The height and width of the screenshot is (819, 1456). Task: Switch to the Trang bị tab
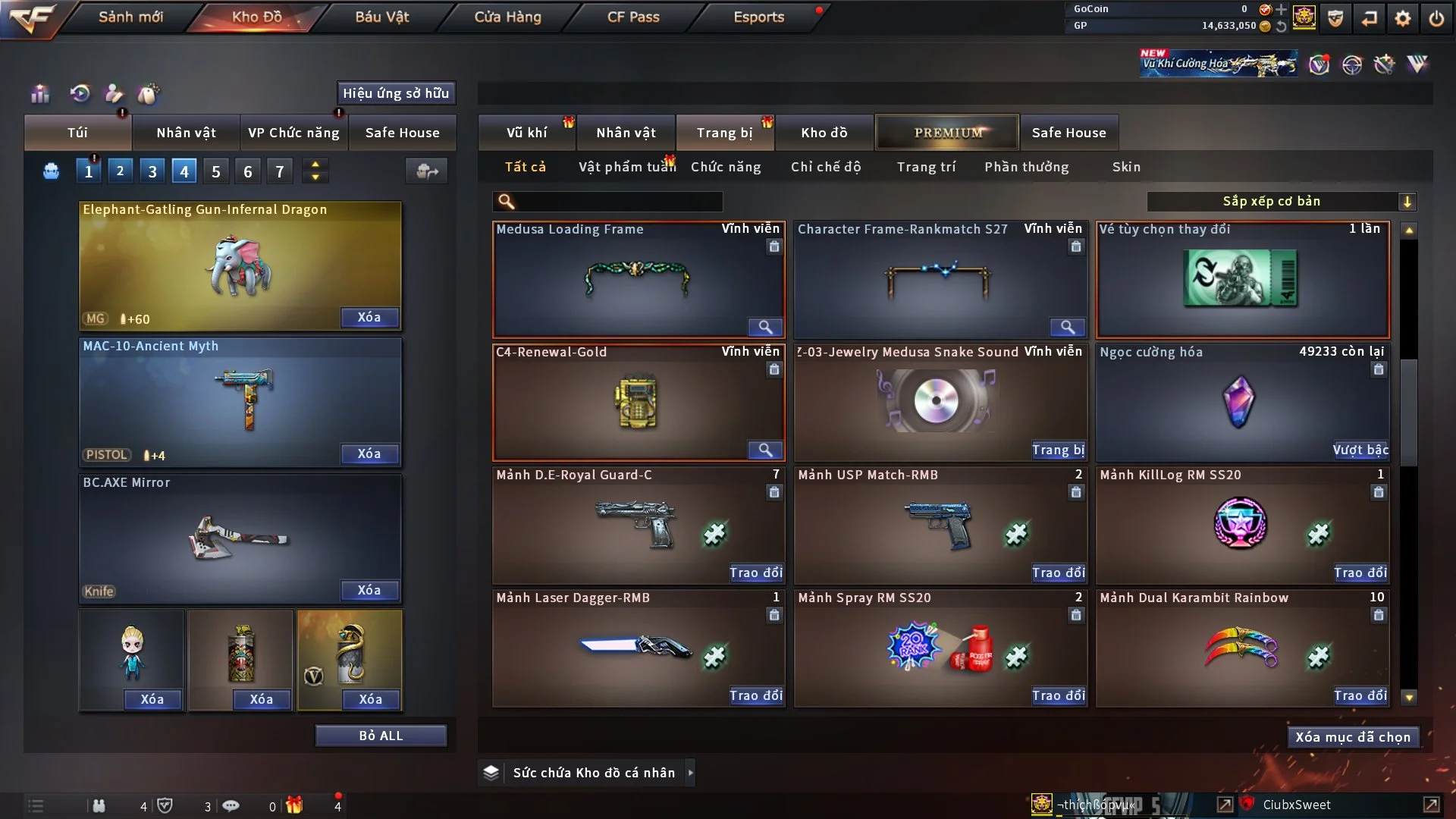724,133
